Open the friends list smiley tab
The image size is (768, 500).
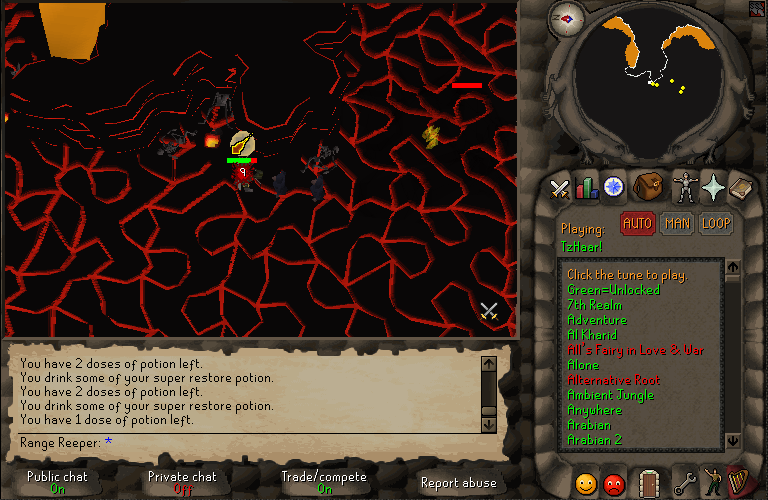point(585,483)
